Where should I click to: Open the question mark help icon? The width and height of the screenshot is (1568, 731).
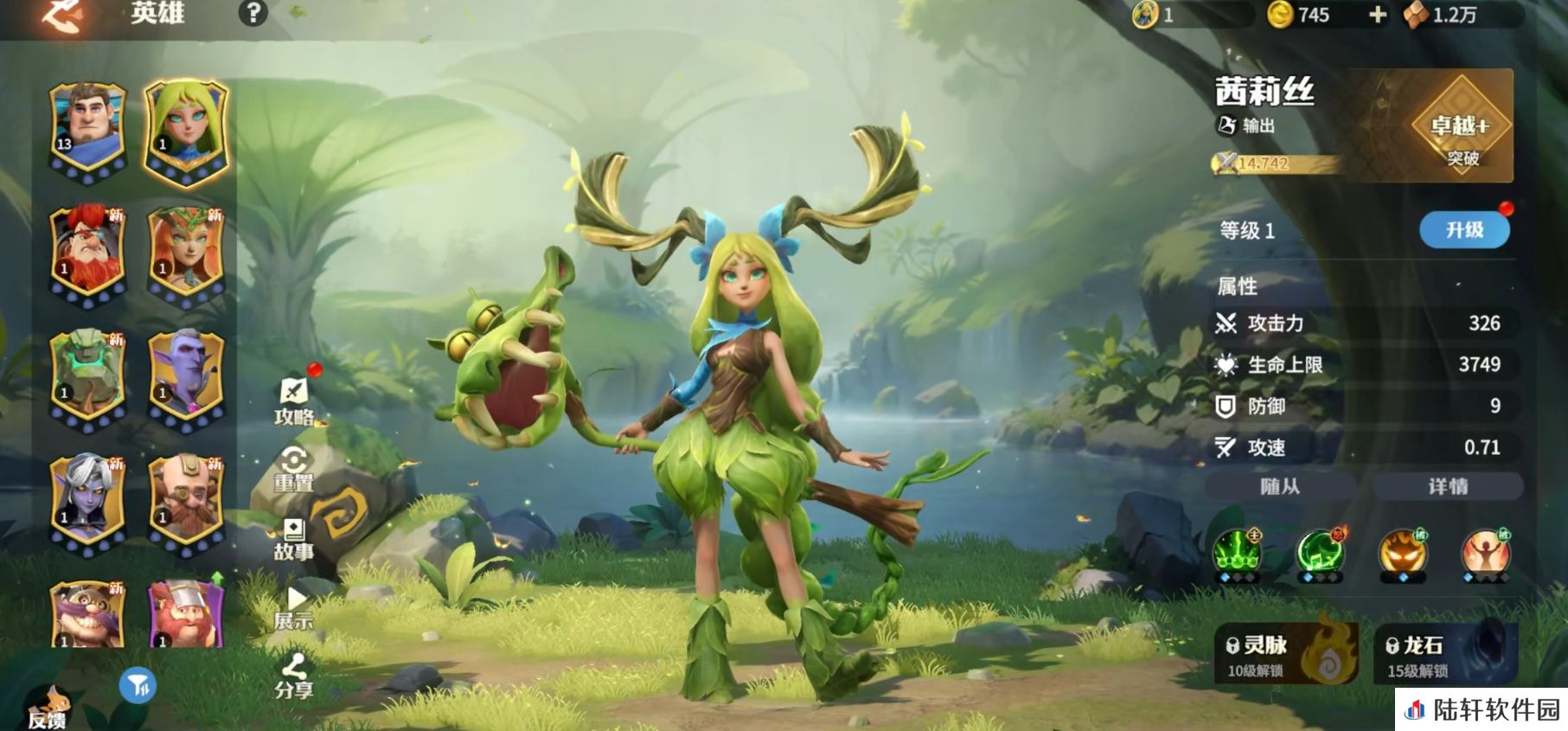tap(253, 13)
